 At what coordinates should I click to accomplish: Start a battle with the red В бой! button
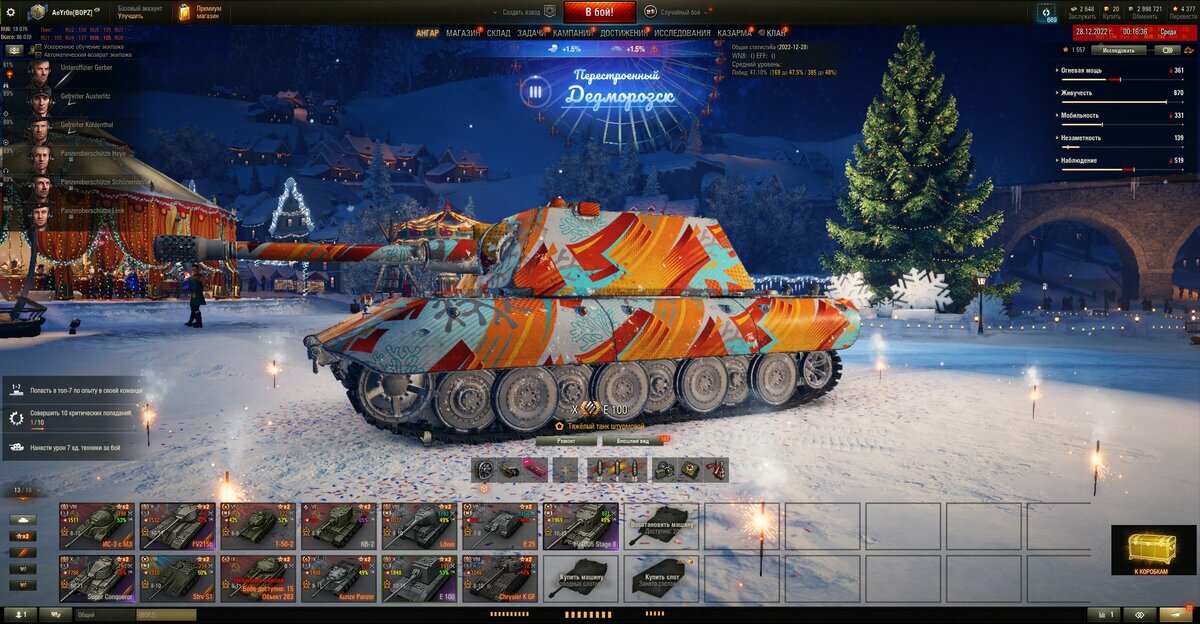pos(599,12)
